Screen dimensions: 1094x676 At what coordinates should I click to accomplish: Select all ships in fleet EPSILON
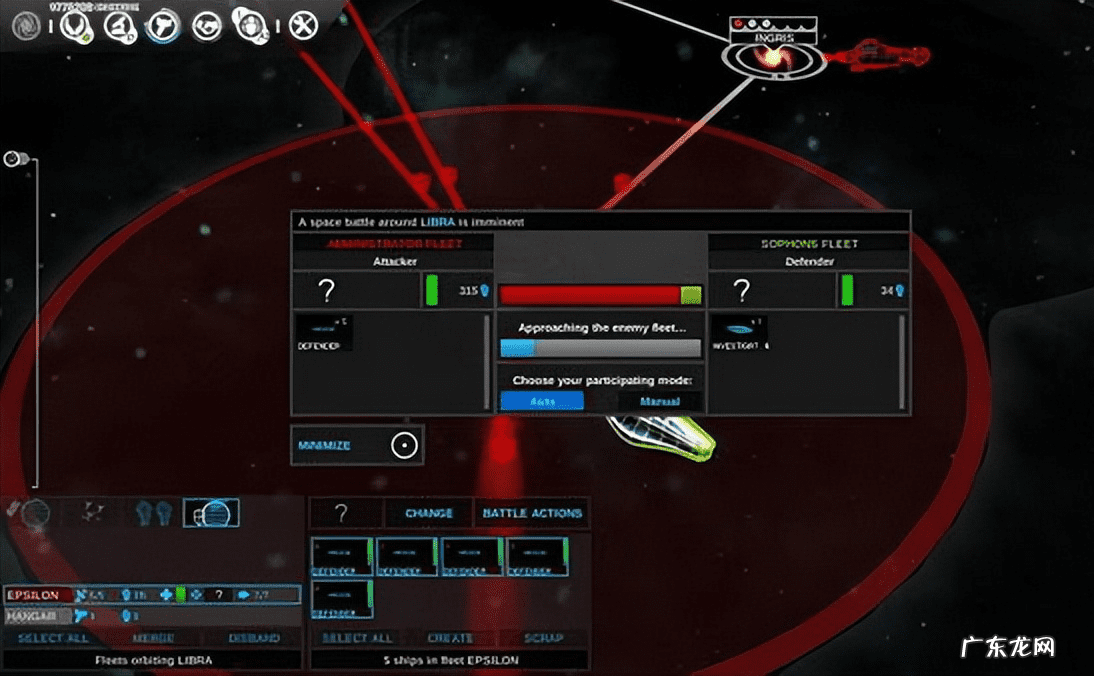coord(356,638)
